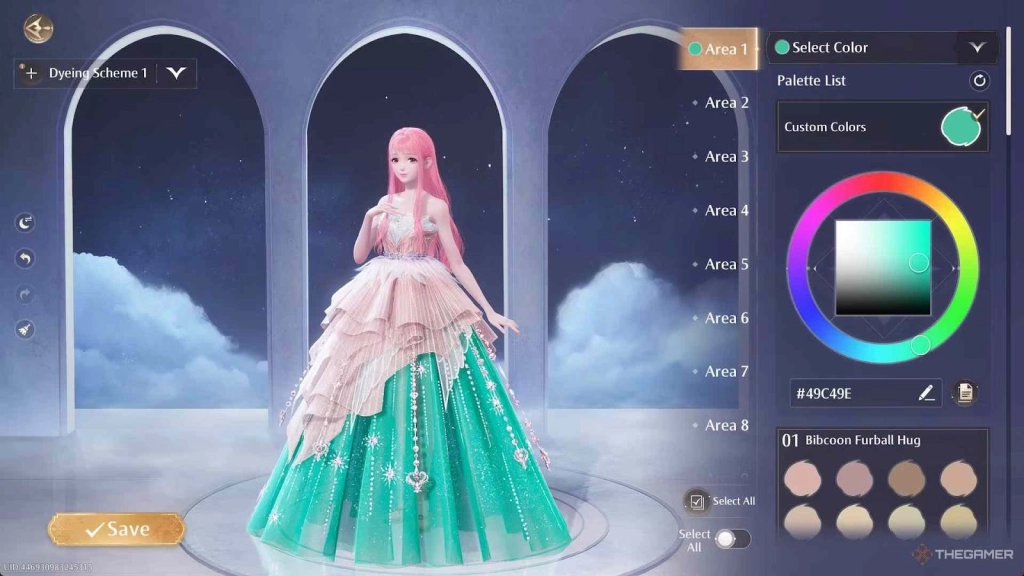
Task: Select Area 1 tab
Action: [719, 49]
